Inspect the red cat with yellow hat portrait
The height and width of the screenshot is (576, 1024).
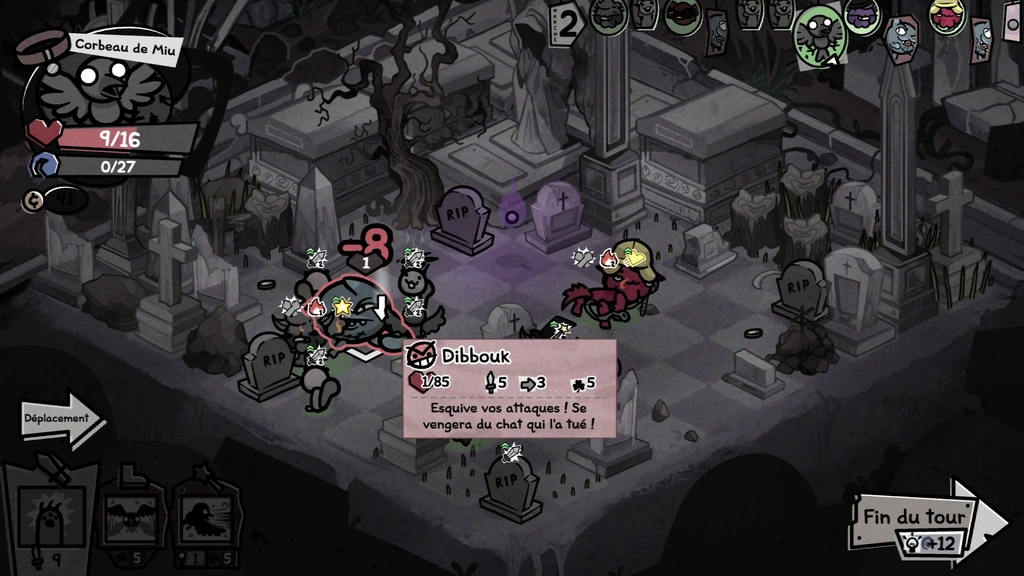tap(945, 16)
